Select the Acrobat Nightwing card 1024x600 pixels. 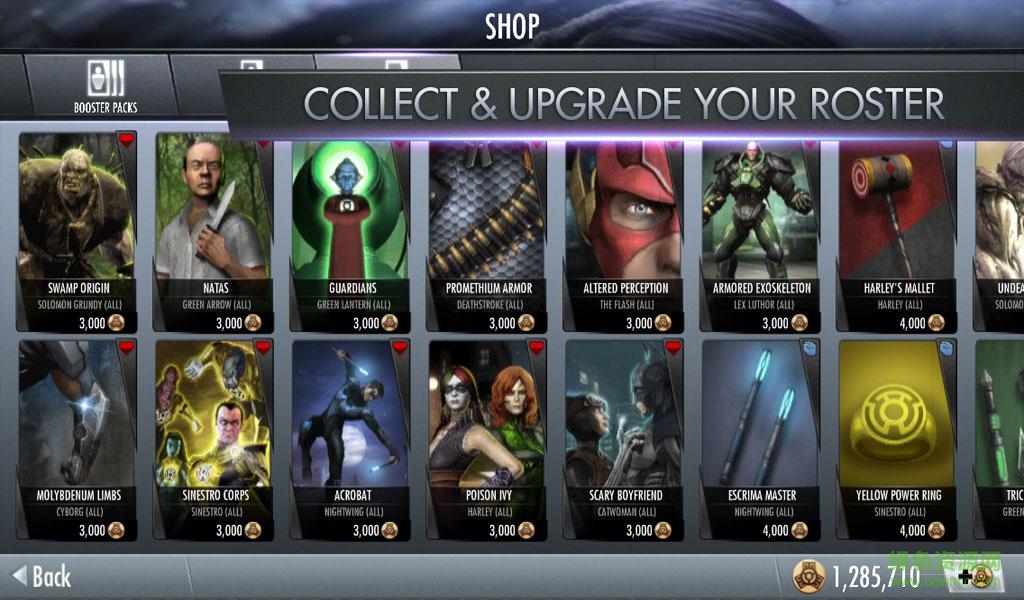click(350, 440)
